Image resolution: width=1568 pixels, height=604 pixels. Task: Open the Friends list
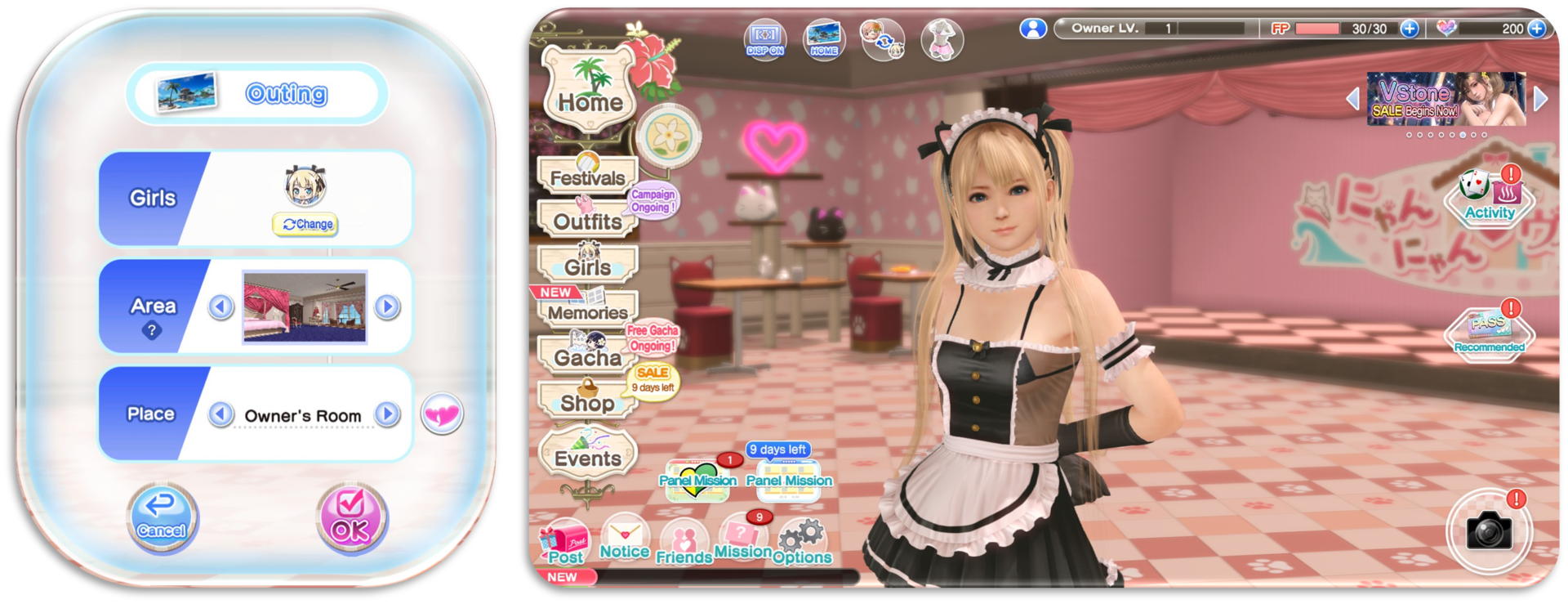pos(684,544)
